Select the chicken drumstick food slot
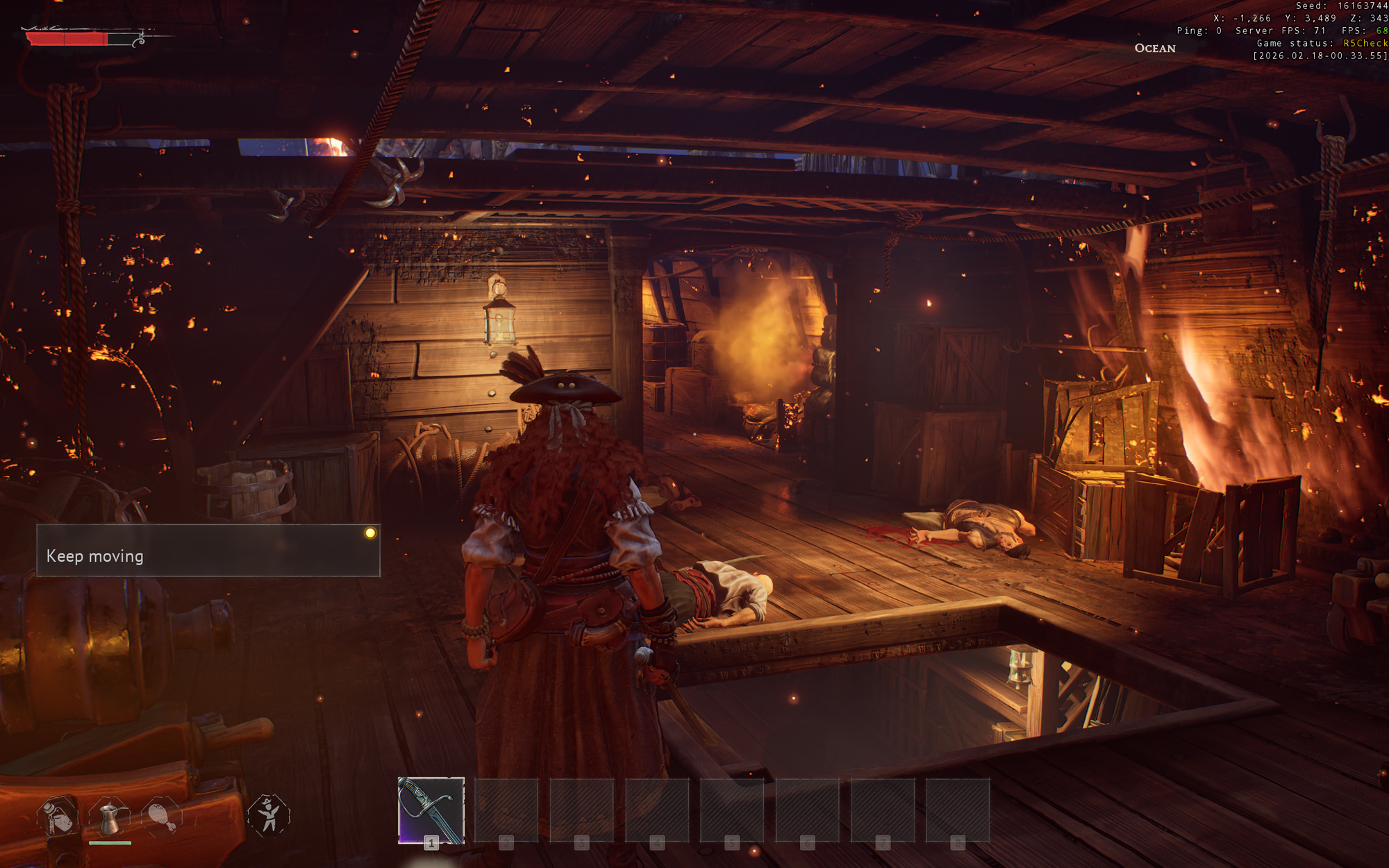Image resolution: width=1389 pixels, height=868 pixels. [162, 817]
